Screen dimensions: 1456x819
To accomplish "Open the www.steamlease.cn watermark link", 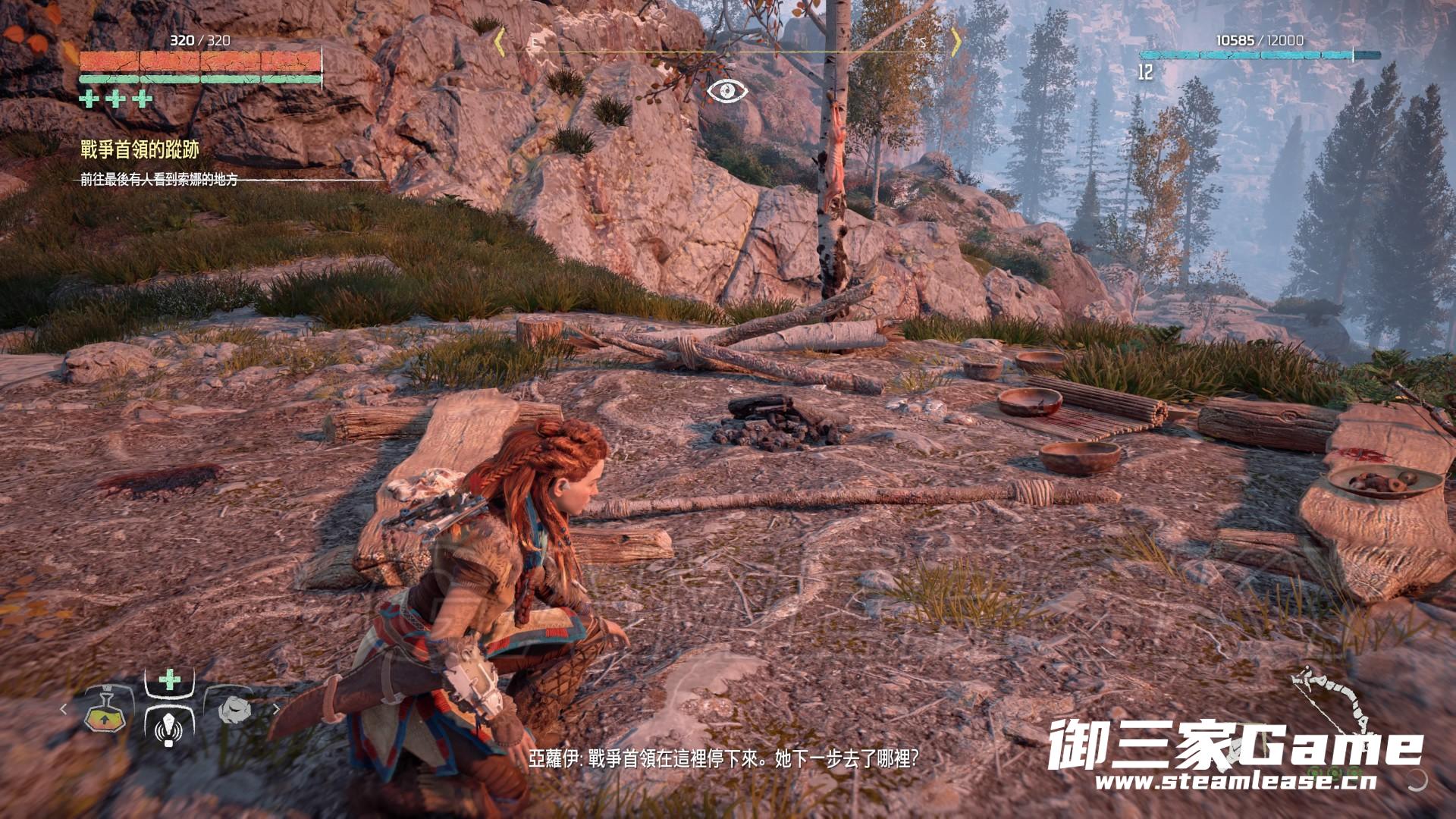I will tap(1236, 782).
